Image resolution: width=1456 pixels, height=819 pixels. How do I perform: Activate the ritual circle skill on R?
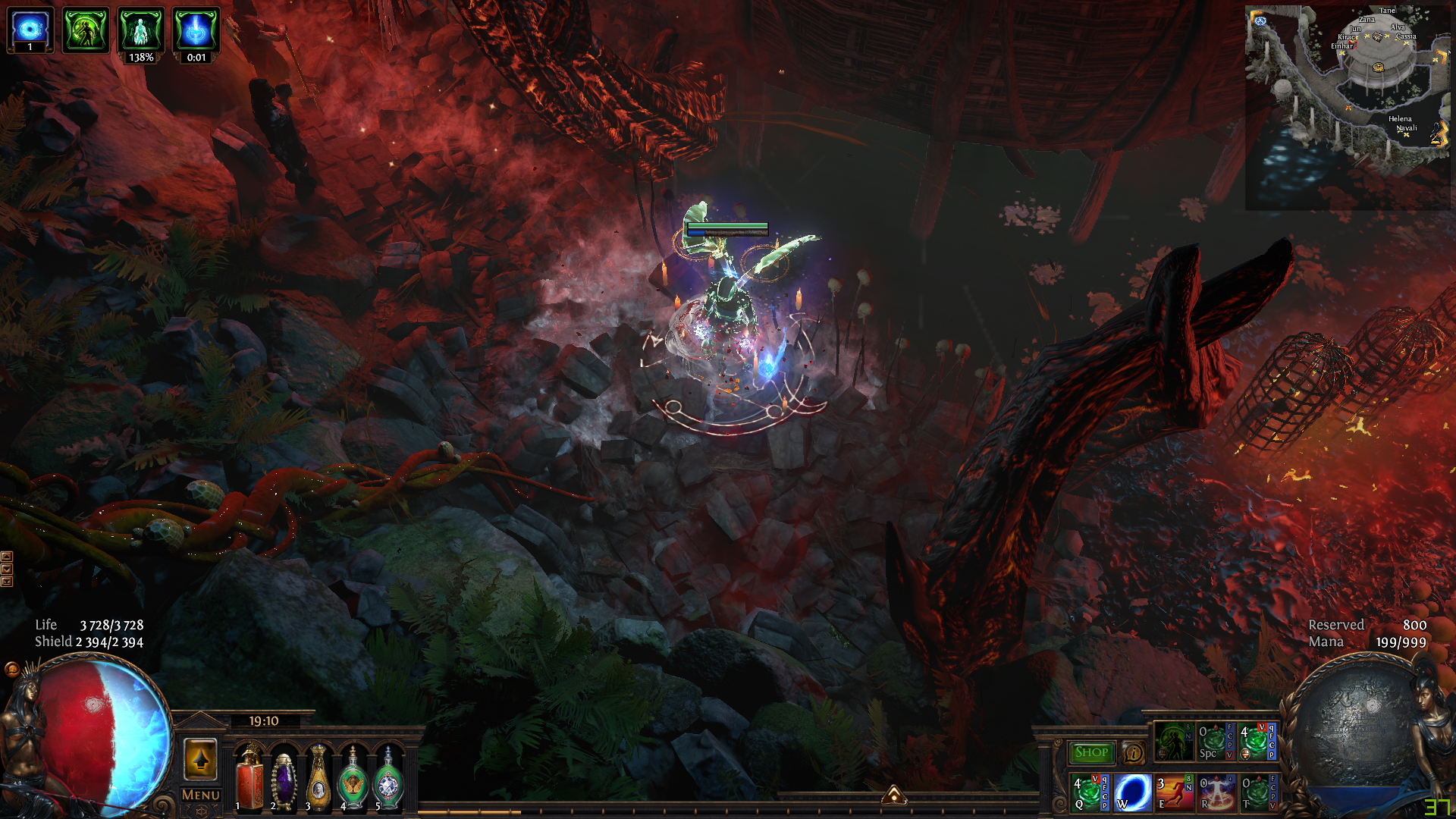tap(1216, 792)
